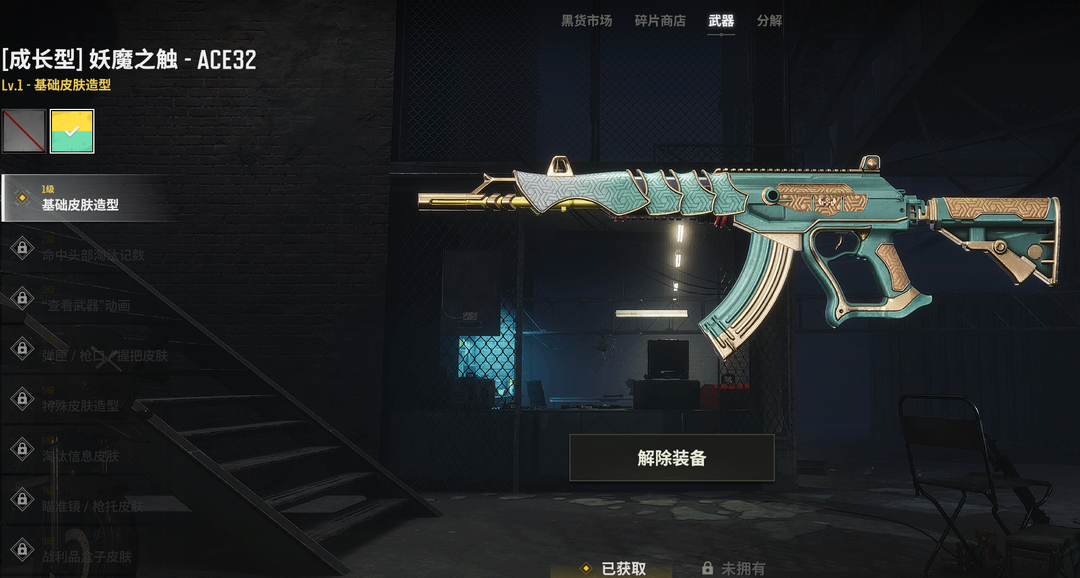Pick the locked 淘汰信息皮肤 entry
This screenshot has height=578, width=1080.
pyautogui.click(x=80, y=455)
